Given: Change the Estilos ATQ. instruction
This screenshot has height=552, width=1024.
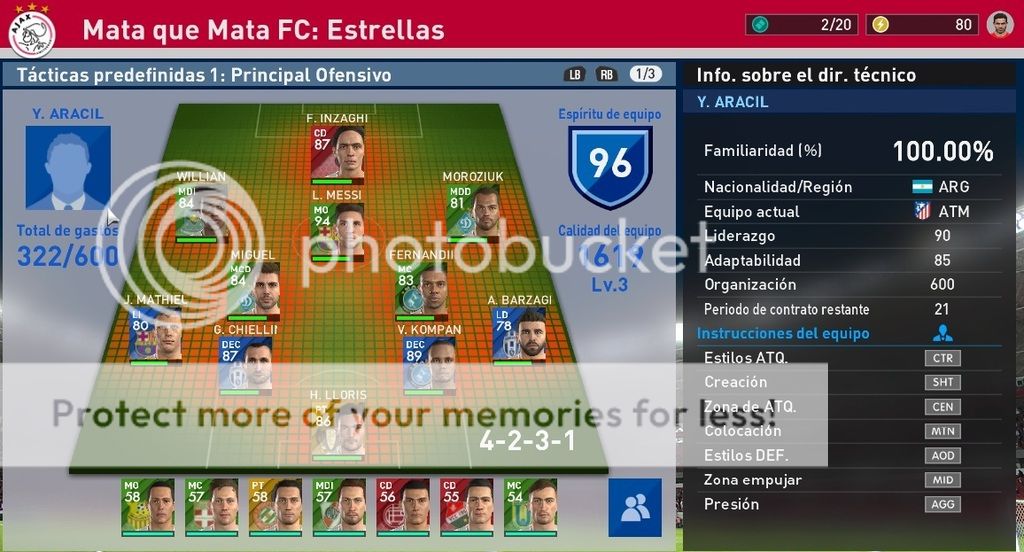Looking at the screenshot, I should click(x=942, y=358).
